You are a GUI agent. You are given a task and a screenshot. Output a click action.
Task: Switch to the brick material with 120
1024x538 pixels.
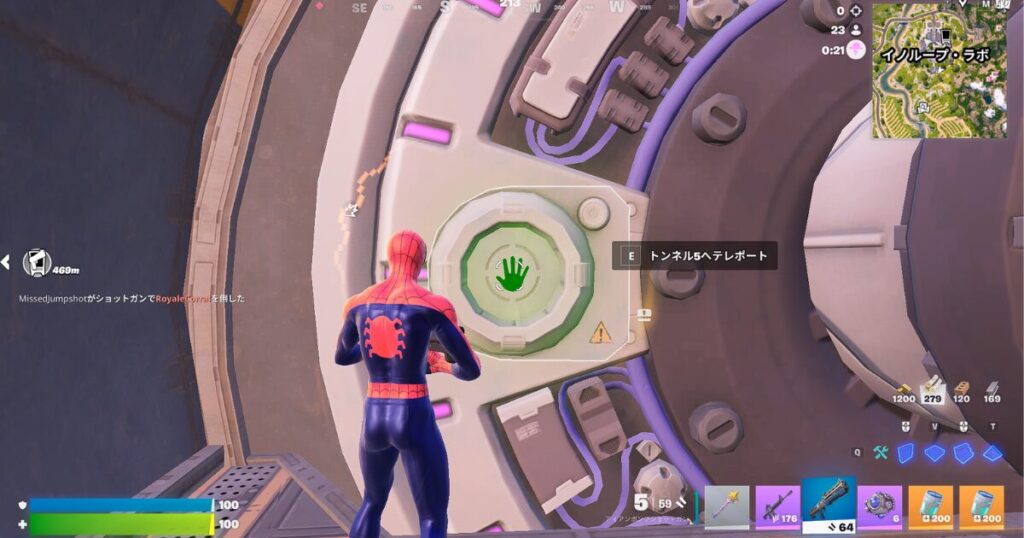(x=963, y=389)
